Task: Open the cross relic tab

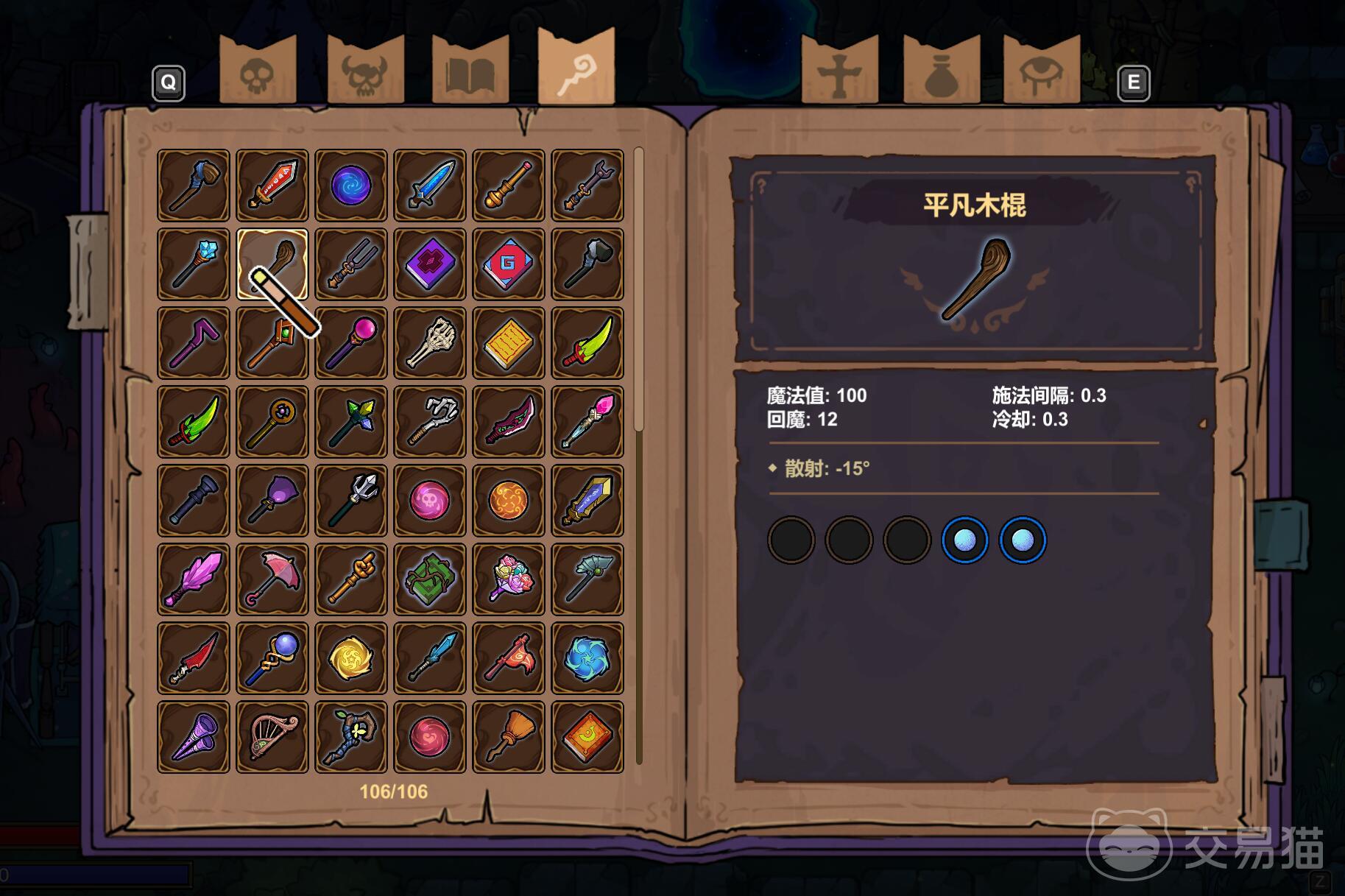Action: [x=839, y=71]
